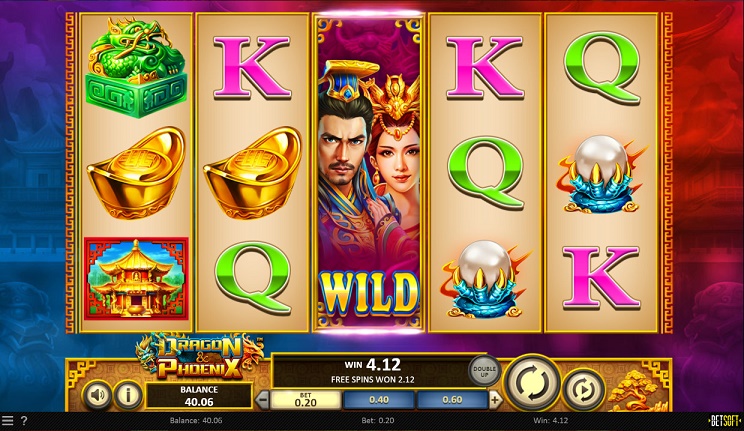Show help via the question mark icon
This screenshot has height=431, width=744.
point(23,422)
